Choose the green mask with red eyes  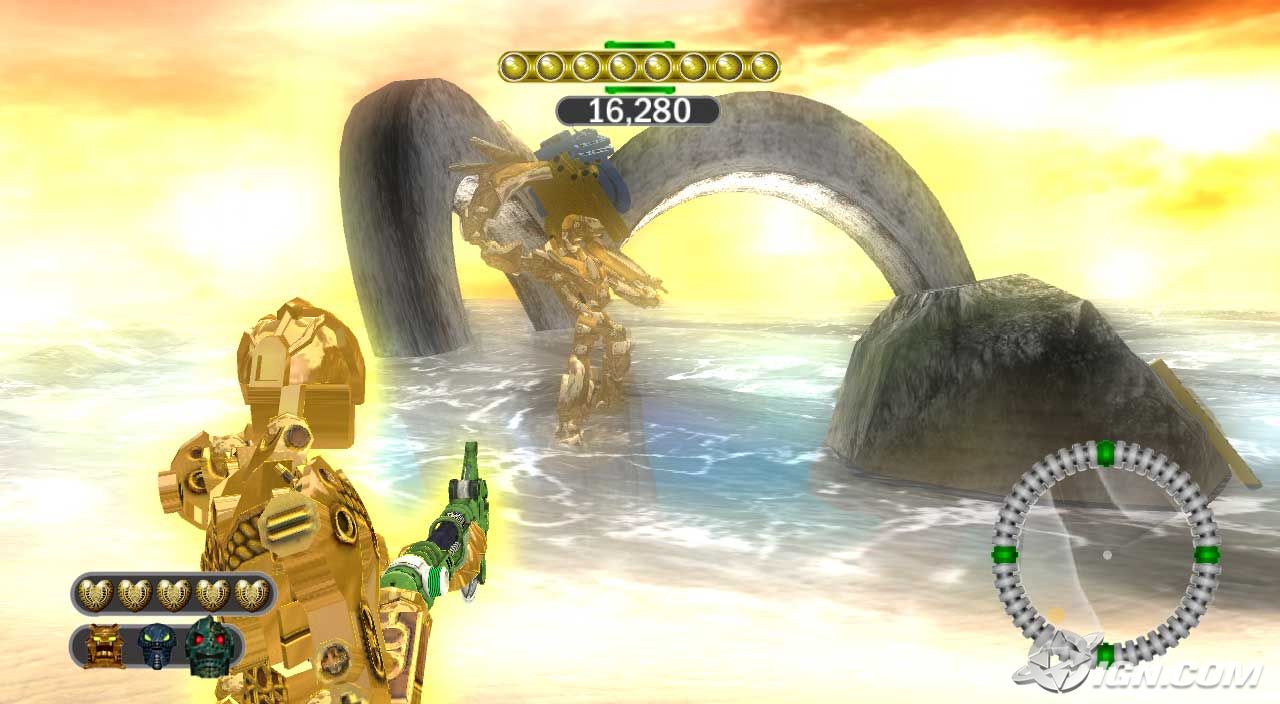207,645
